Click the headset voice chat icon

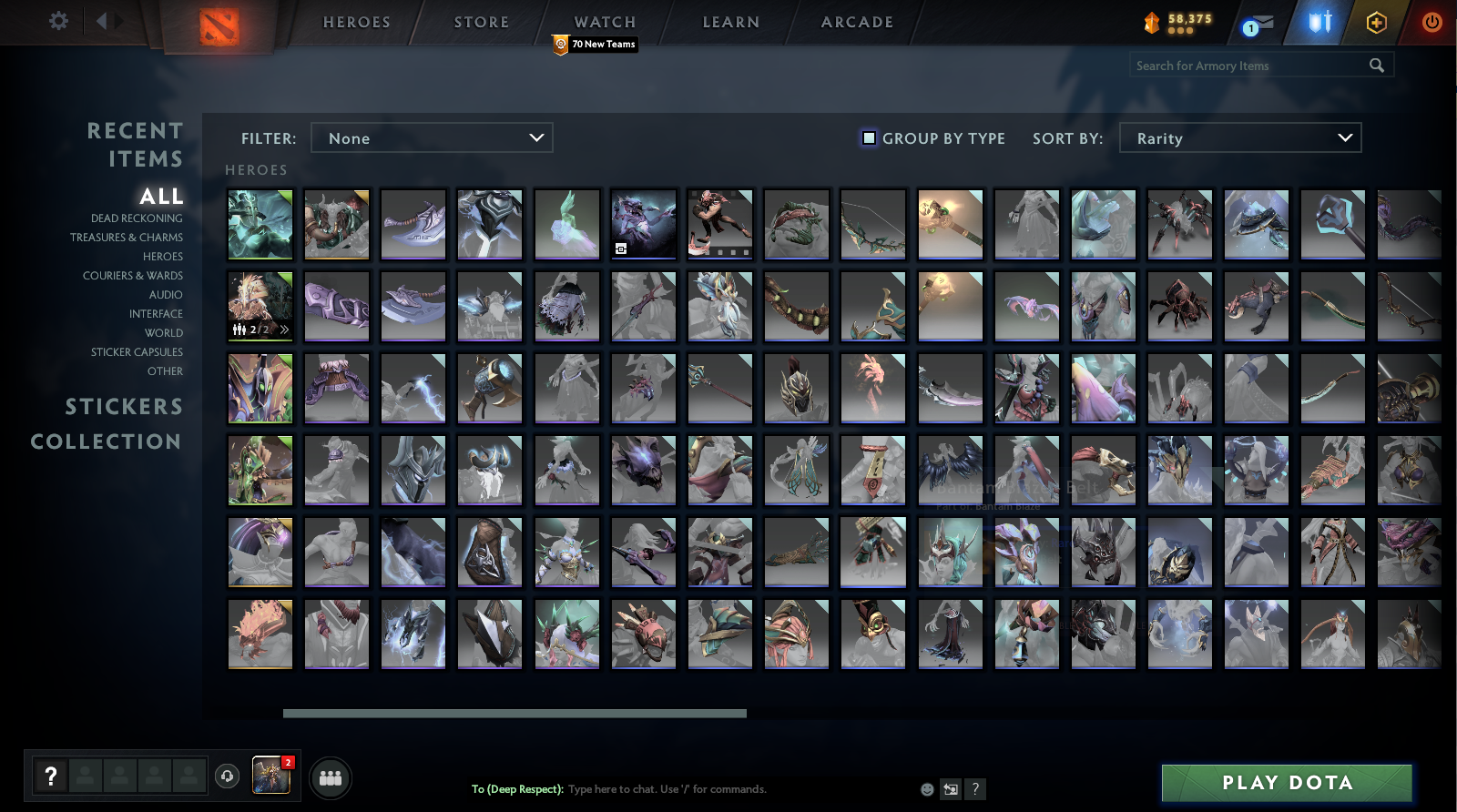(x=227, y=778)
